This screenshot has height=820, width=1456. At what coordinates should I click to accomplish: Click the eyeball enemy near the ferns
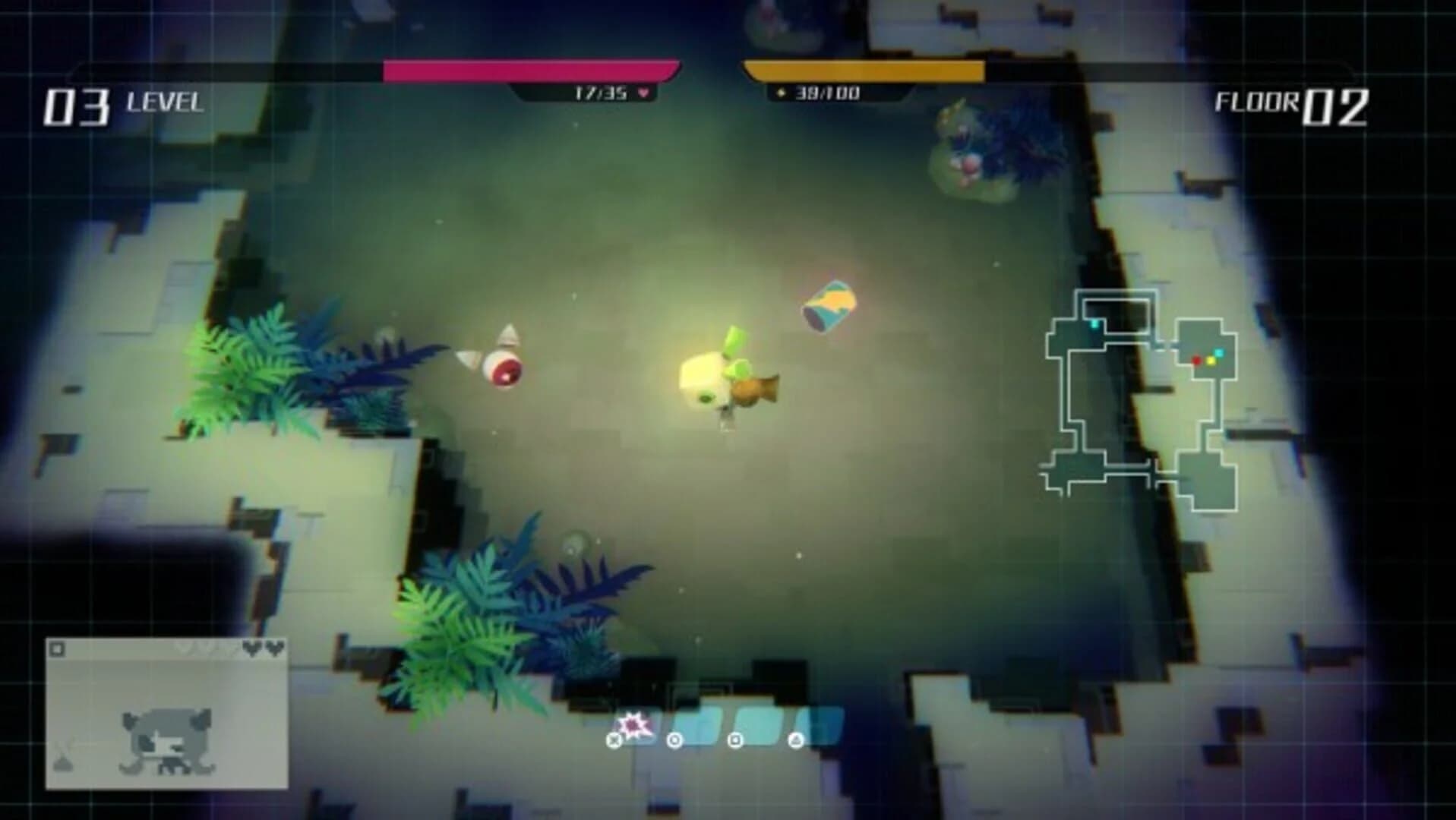(505, 368)
